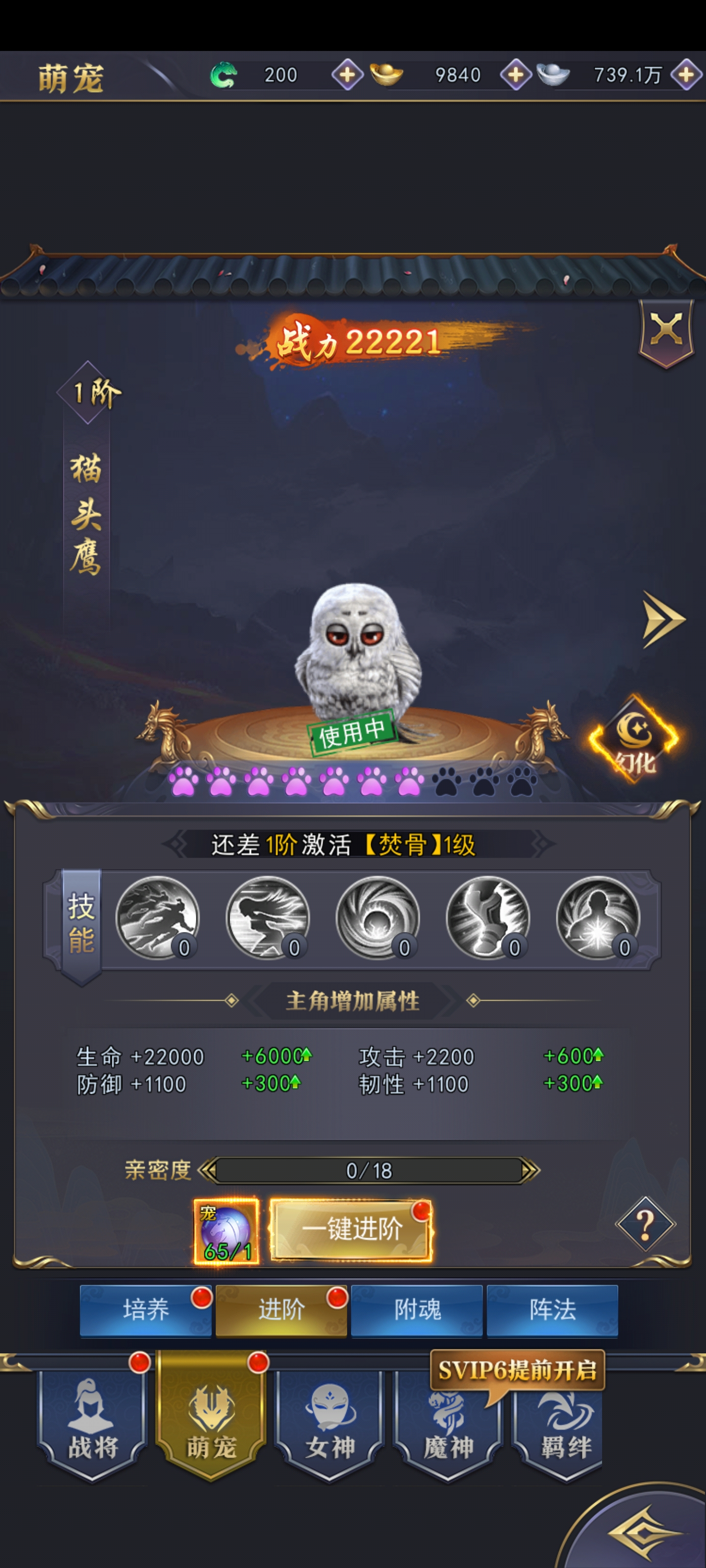Image resolution: width=706 pixels, height=1568 pixels.
Task: Select the 进阶 tab
Action: 281,1309
